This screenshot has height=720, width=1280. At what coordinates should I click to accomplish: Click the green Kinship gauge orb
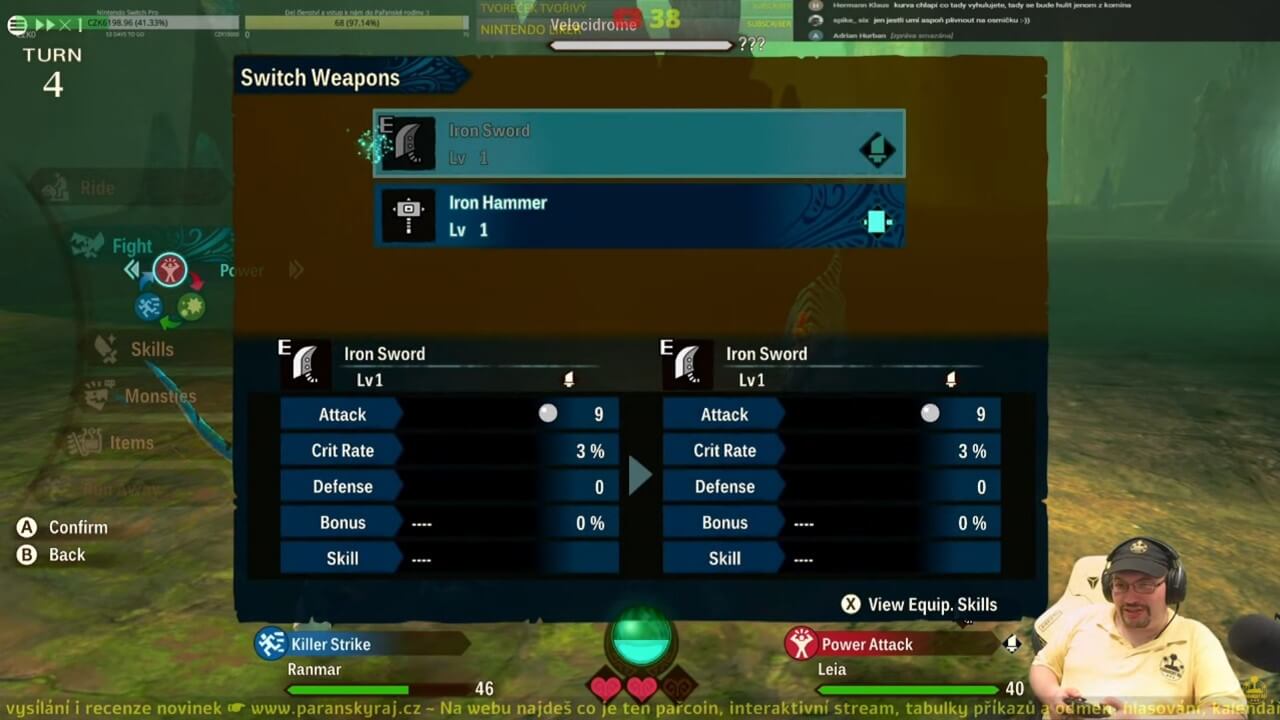(641, 640)
